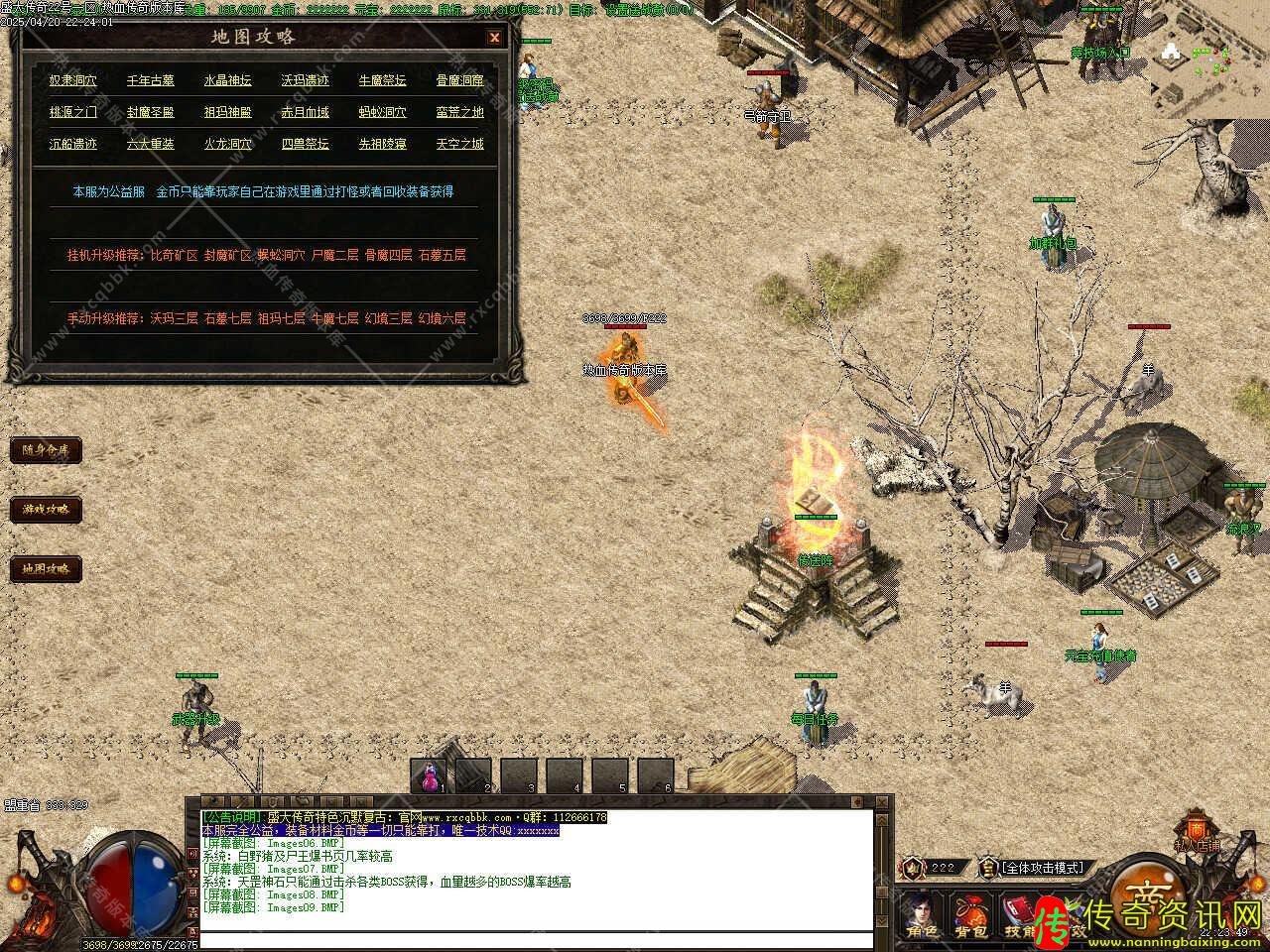Viewport: 1270px width, 952px height.
Task: Open the 随身仓库 portable warehouse button
Action: tap(46, 450)
